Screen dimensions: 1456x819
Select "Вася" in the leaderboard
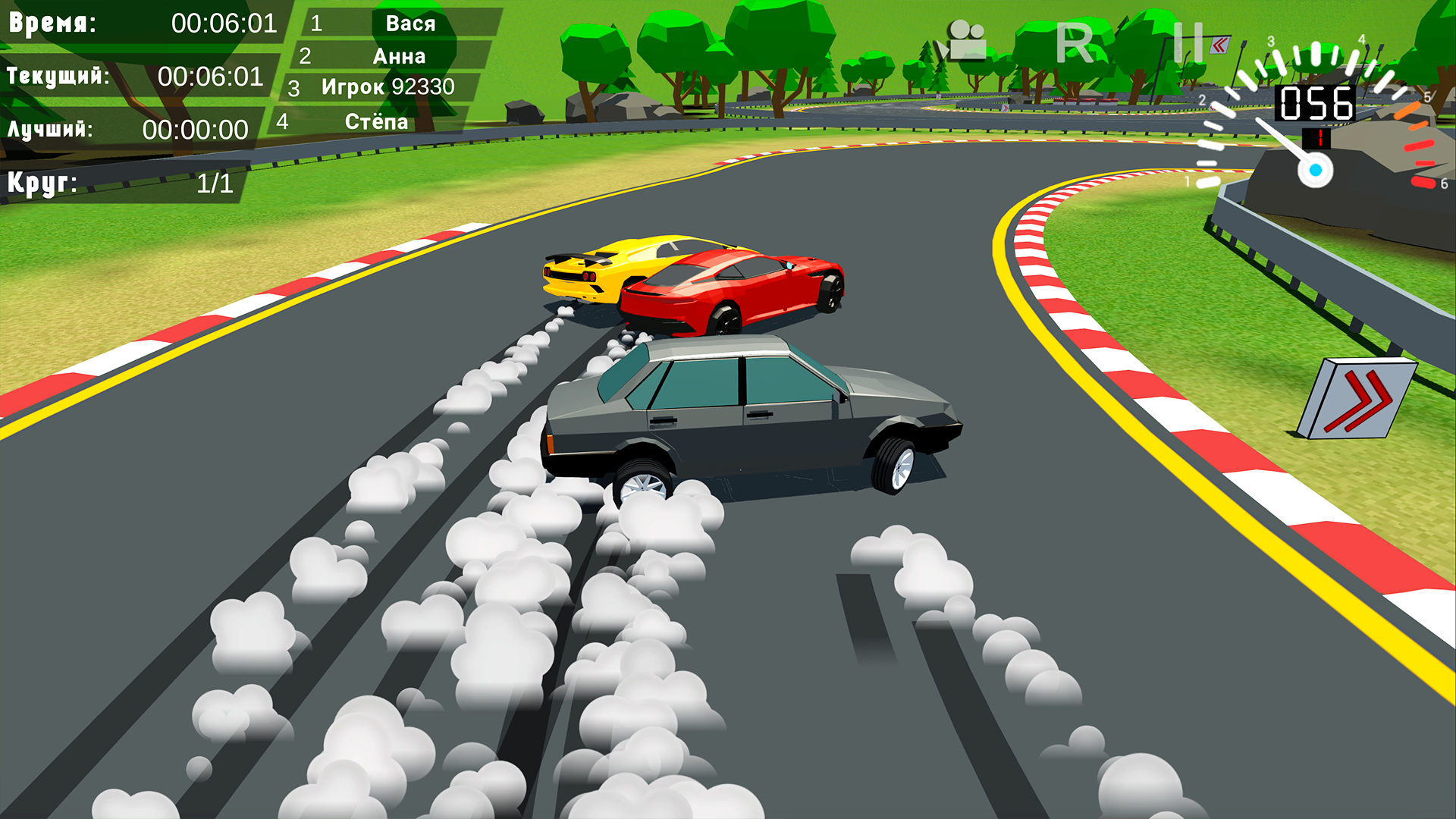point(410,24)
